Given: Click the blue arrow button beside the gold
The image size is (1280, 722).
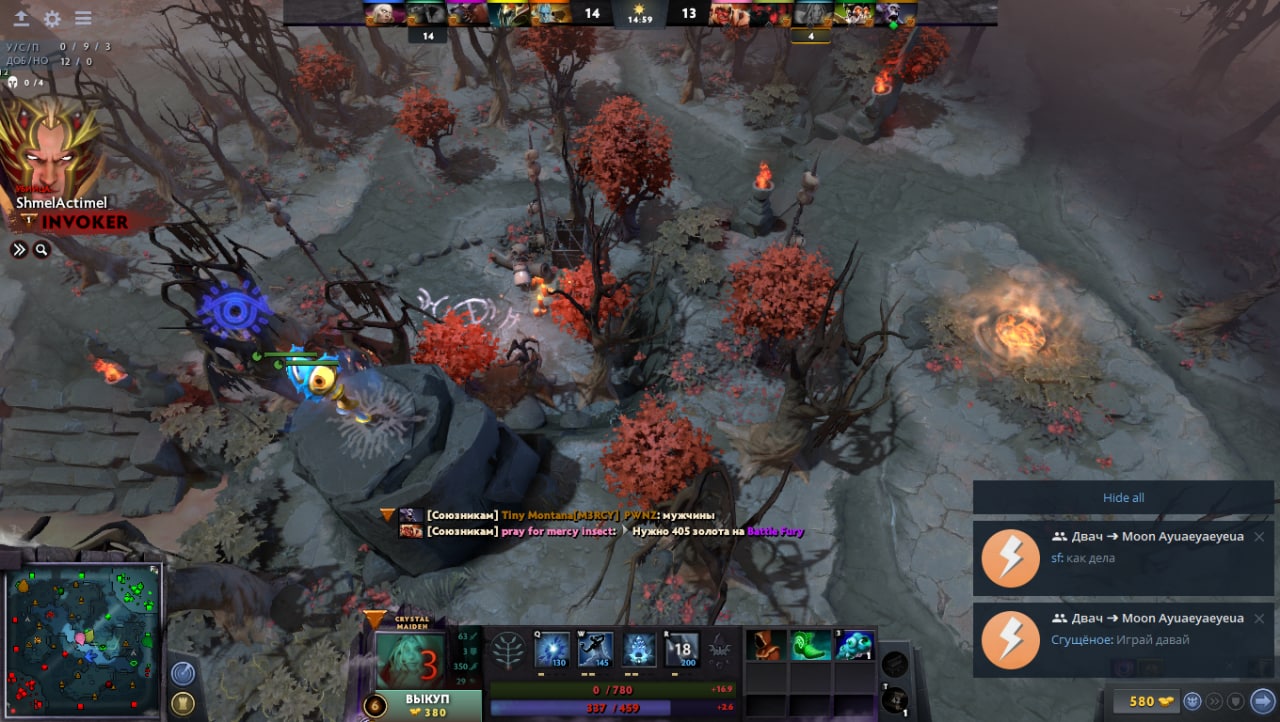Looking at the screenshot, I should click(x=1262, y=701).
